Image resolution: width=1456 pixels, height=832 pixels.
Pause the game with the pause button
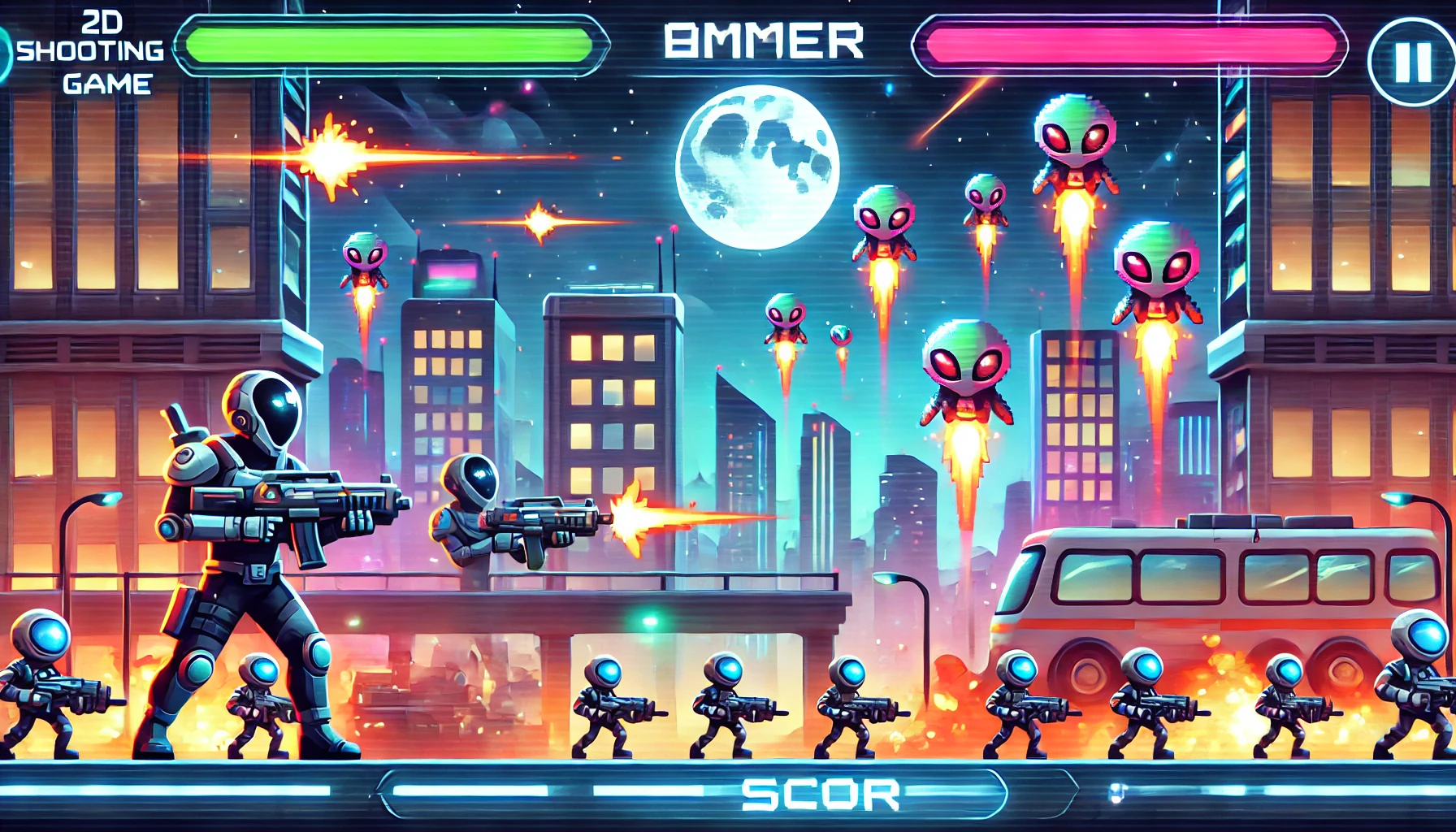click(x=1412, y=61)
